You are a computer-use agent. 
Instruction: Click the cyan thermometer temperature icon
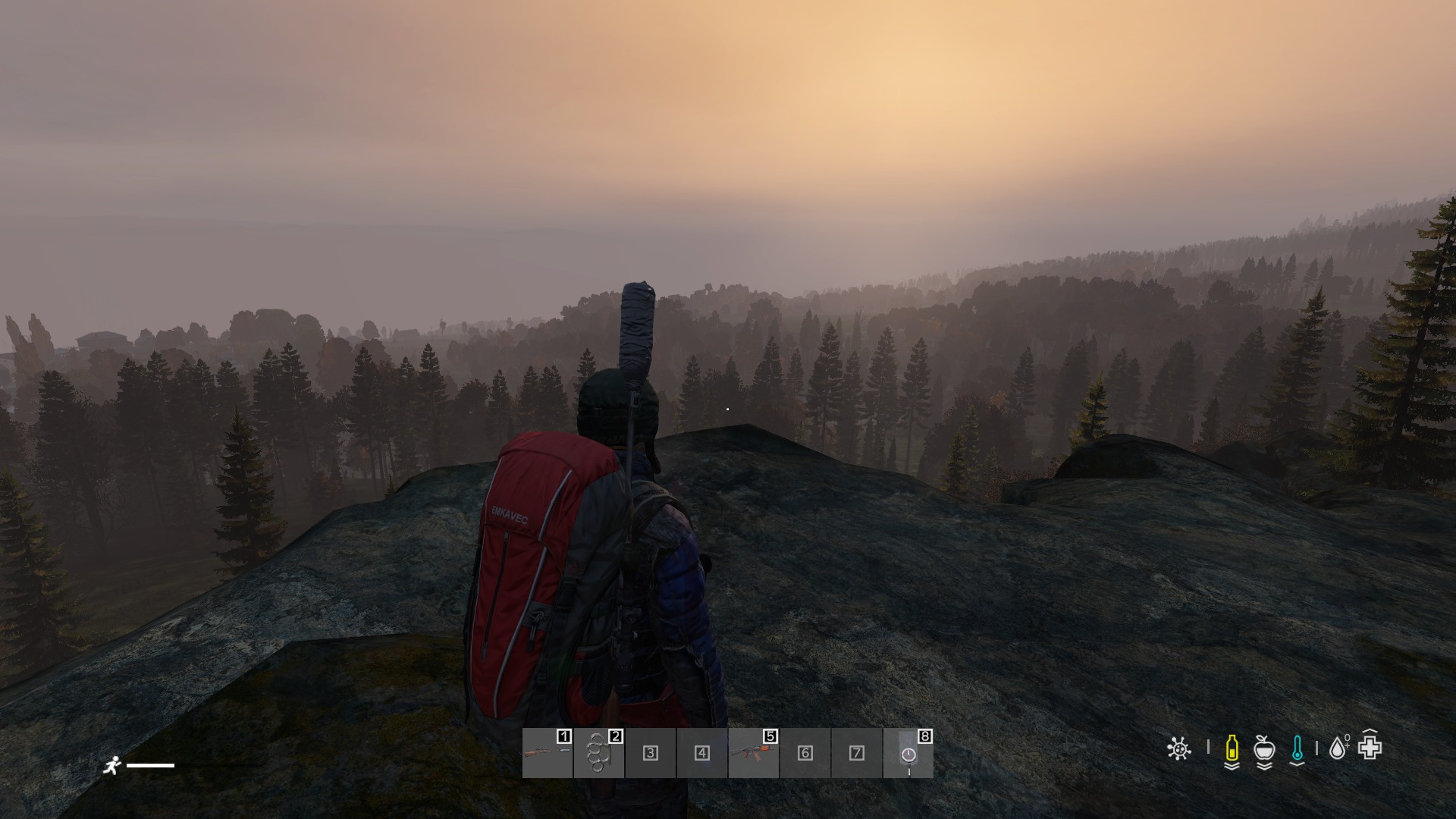pyautogui.click(x=1297, y=748)
